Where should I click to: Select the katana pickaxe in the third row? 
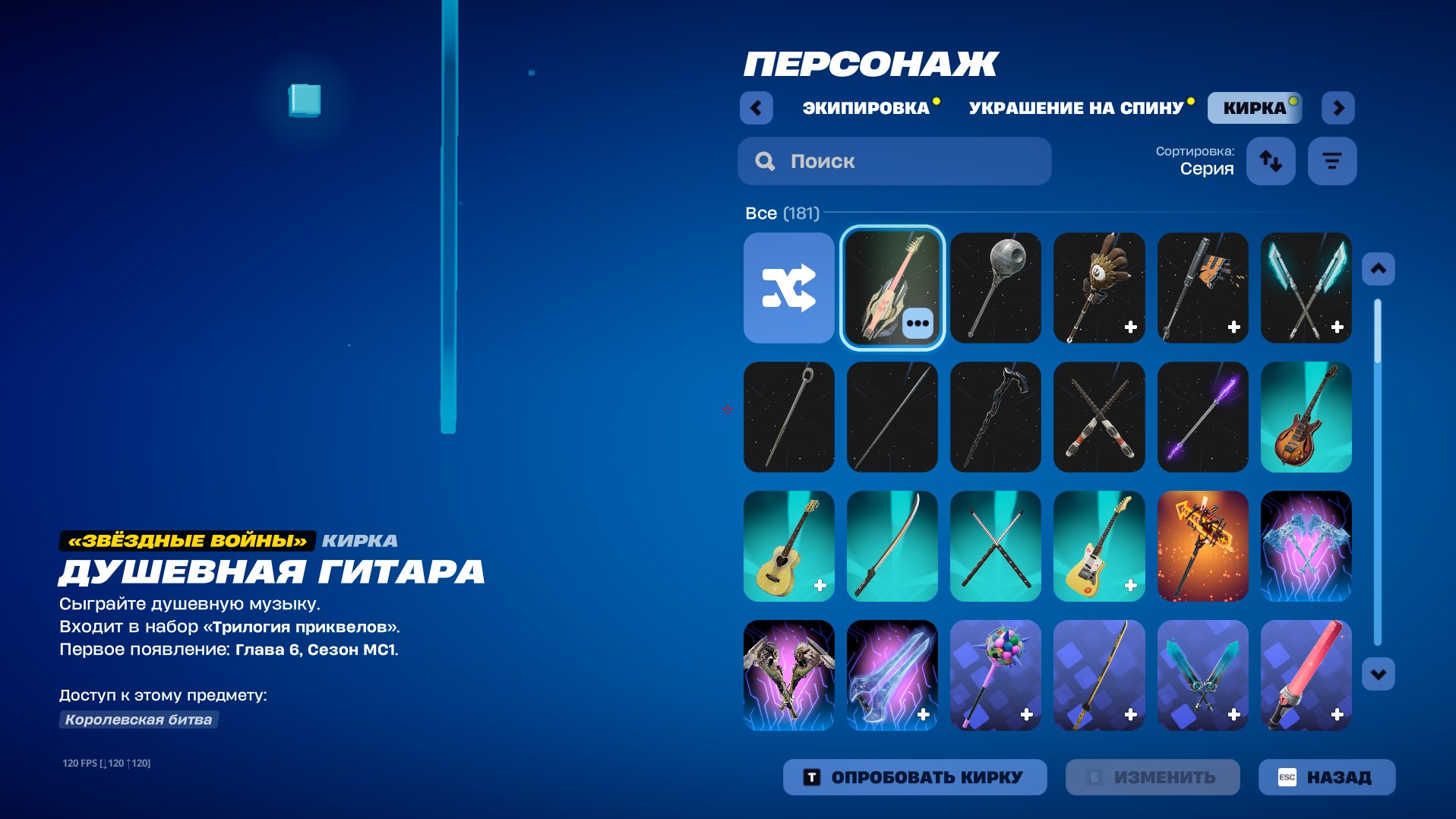coord(892,546)
